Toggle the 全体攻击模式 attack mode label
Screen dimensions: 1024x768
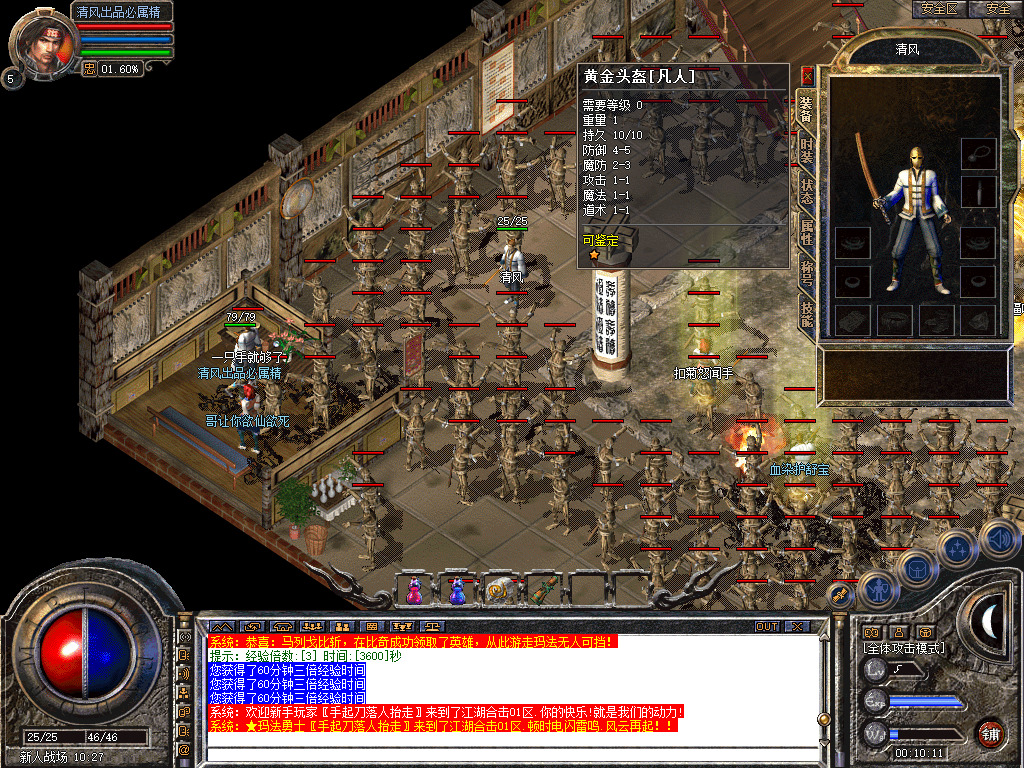pos(903,648)
